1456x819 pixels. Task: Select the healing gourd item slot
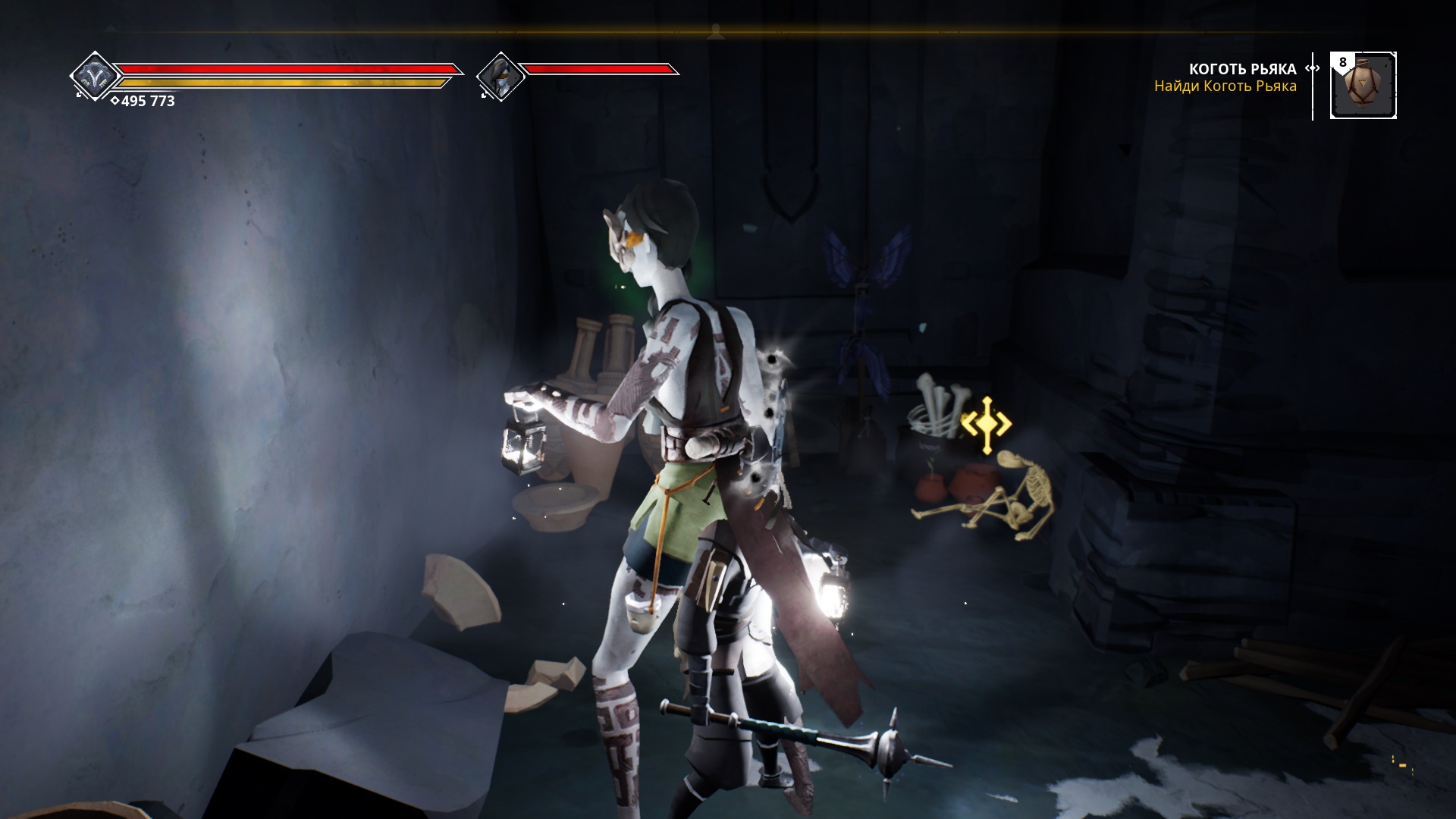[1363, 86]
